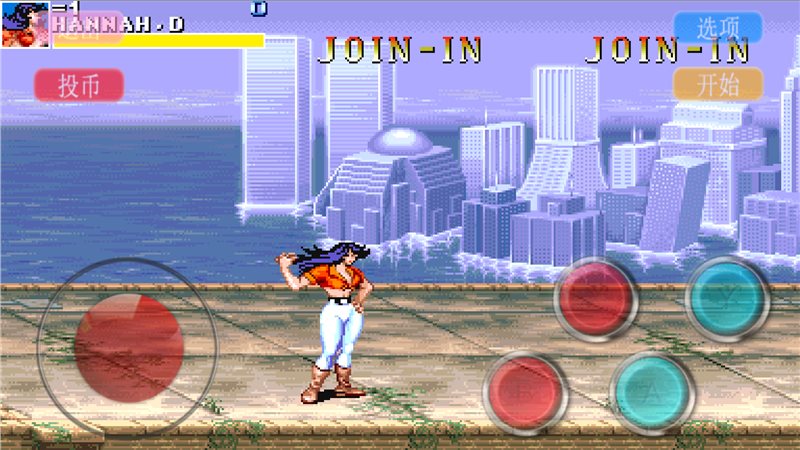The image size is (800, 450).
Task: Tap the red B action button
Action: 526,392
